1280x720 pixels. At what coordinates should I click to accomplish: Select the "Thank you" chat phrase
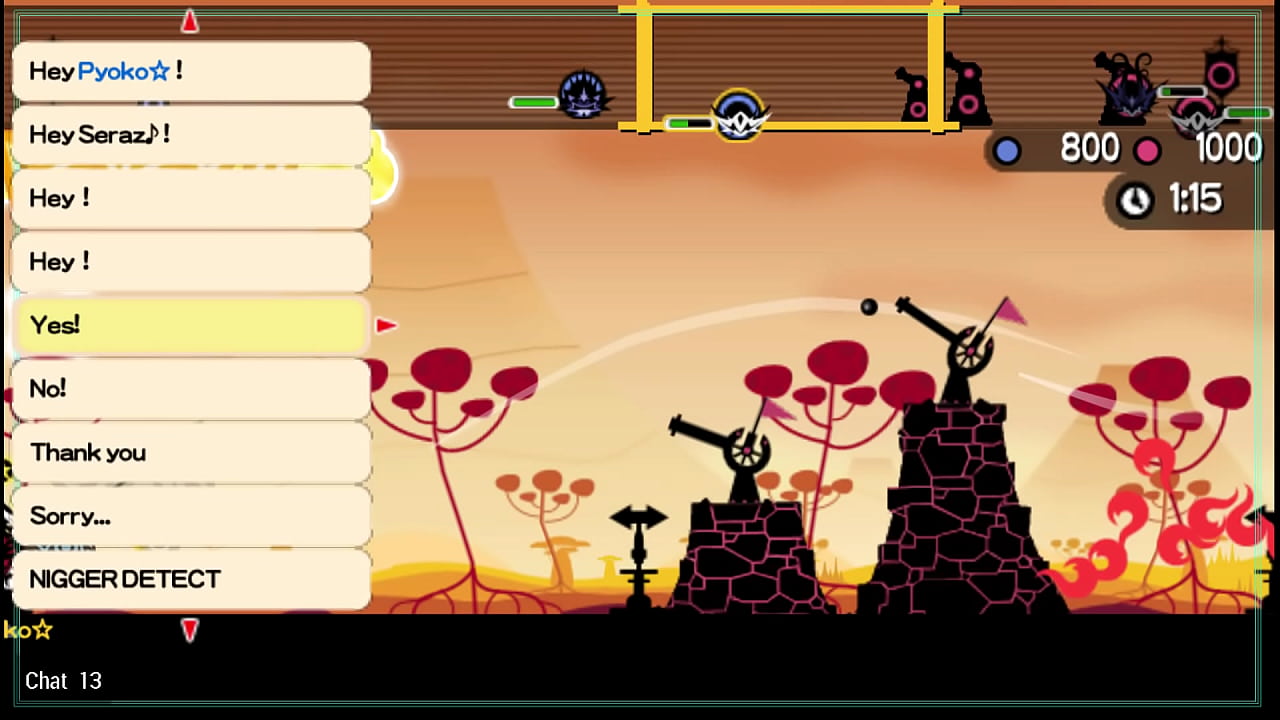tap(190, 452)
